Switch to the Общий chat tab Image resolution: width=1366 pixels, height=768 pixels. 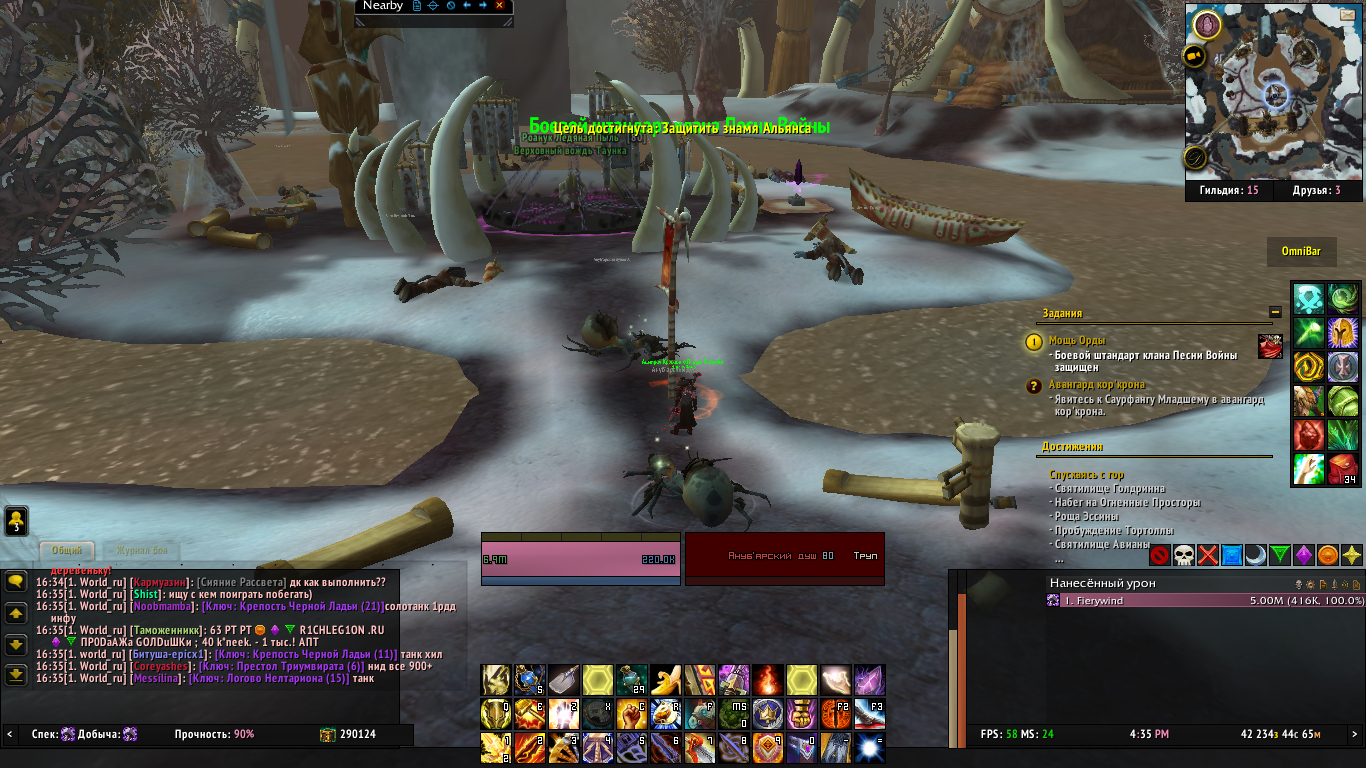pyautogui.click(x=67, y=550)
